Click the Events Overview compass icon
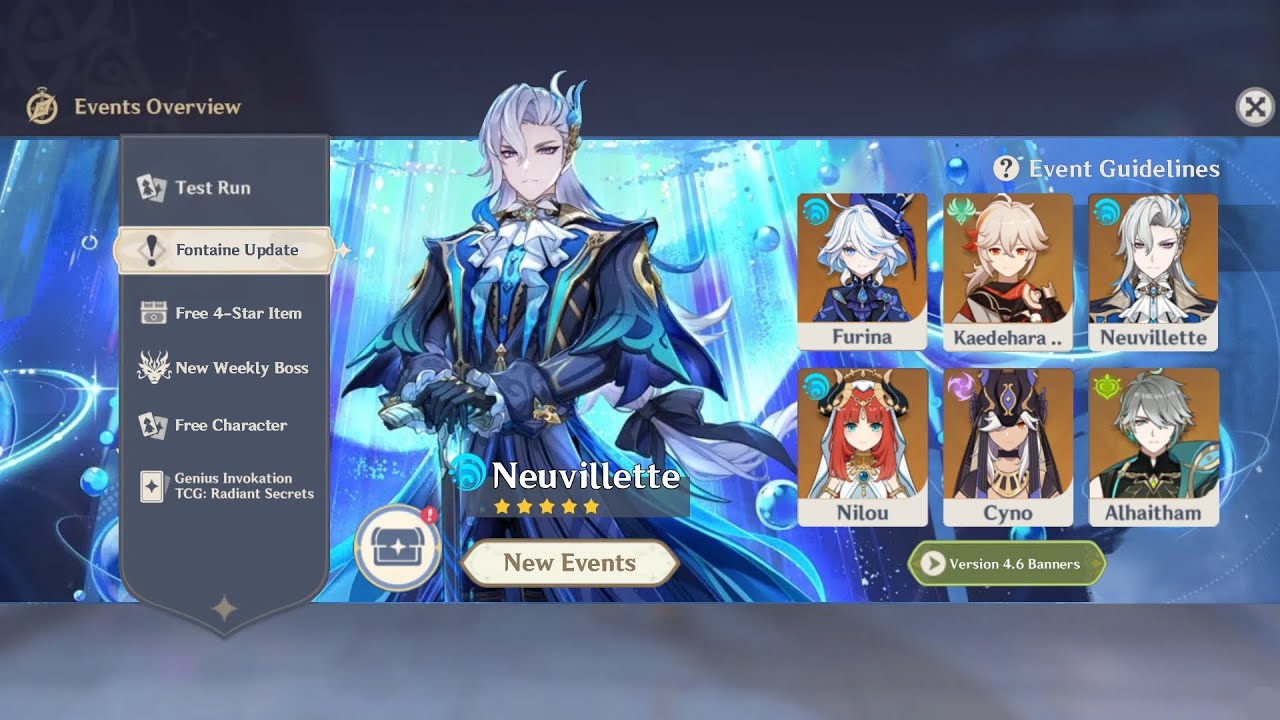Image resolution: width=1280 pixels, height=720 pixels. (x=42, y=106)
